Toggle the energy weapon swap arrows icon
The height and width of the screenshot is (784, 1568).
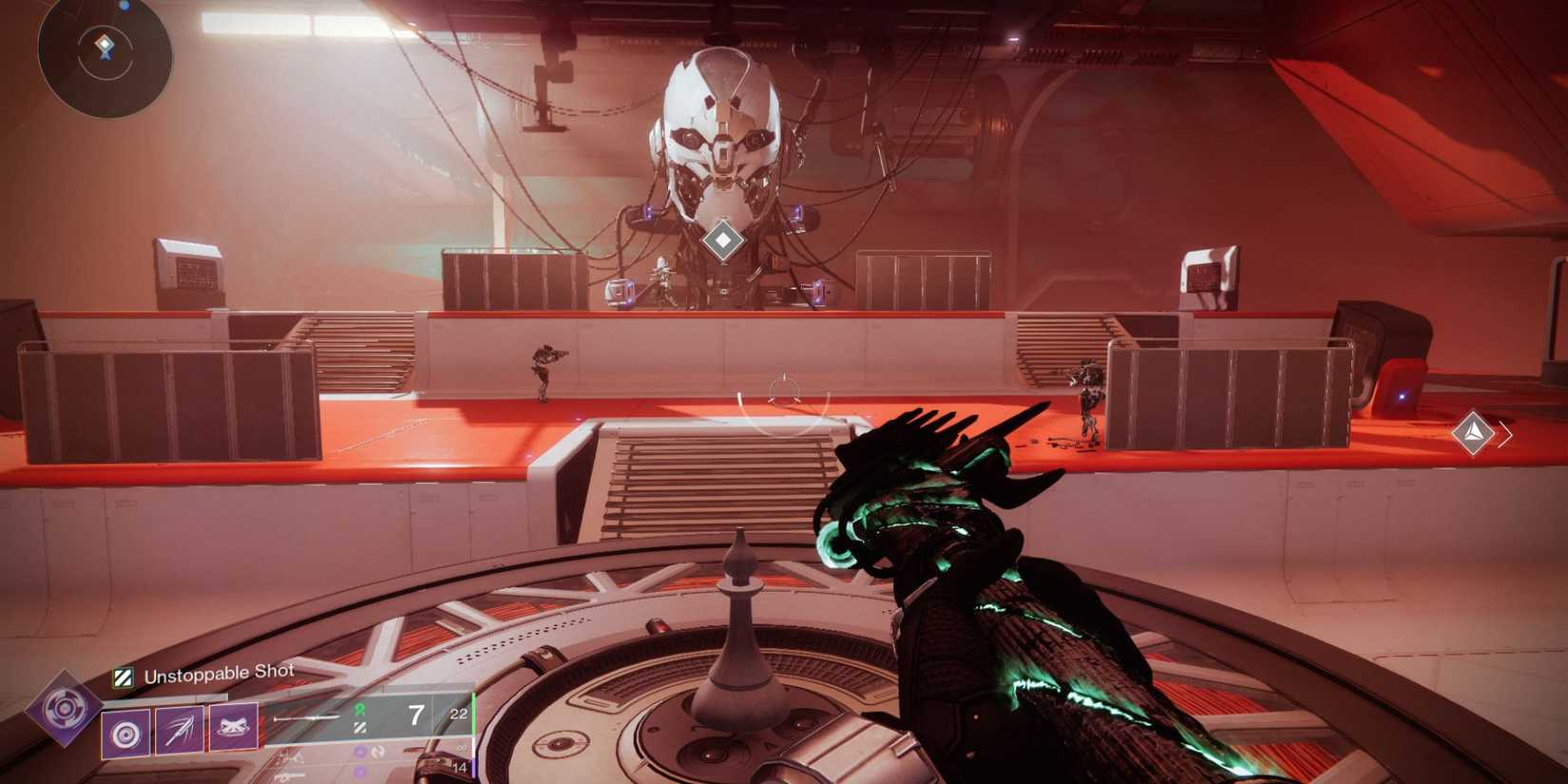380,752
